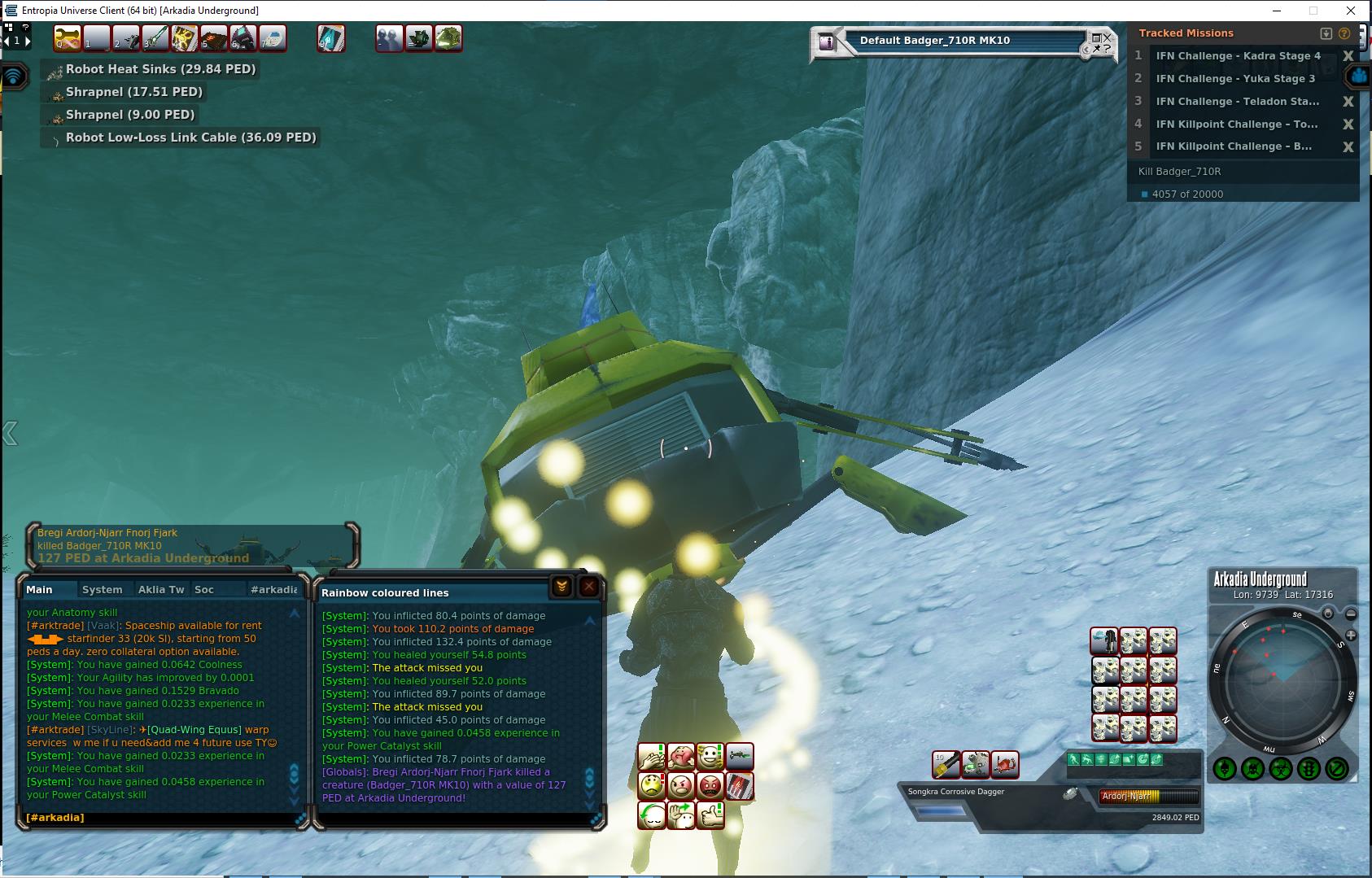
Task: Trigger the thumbs-up emote icon
Action: (710, 815)
